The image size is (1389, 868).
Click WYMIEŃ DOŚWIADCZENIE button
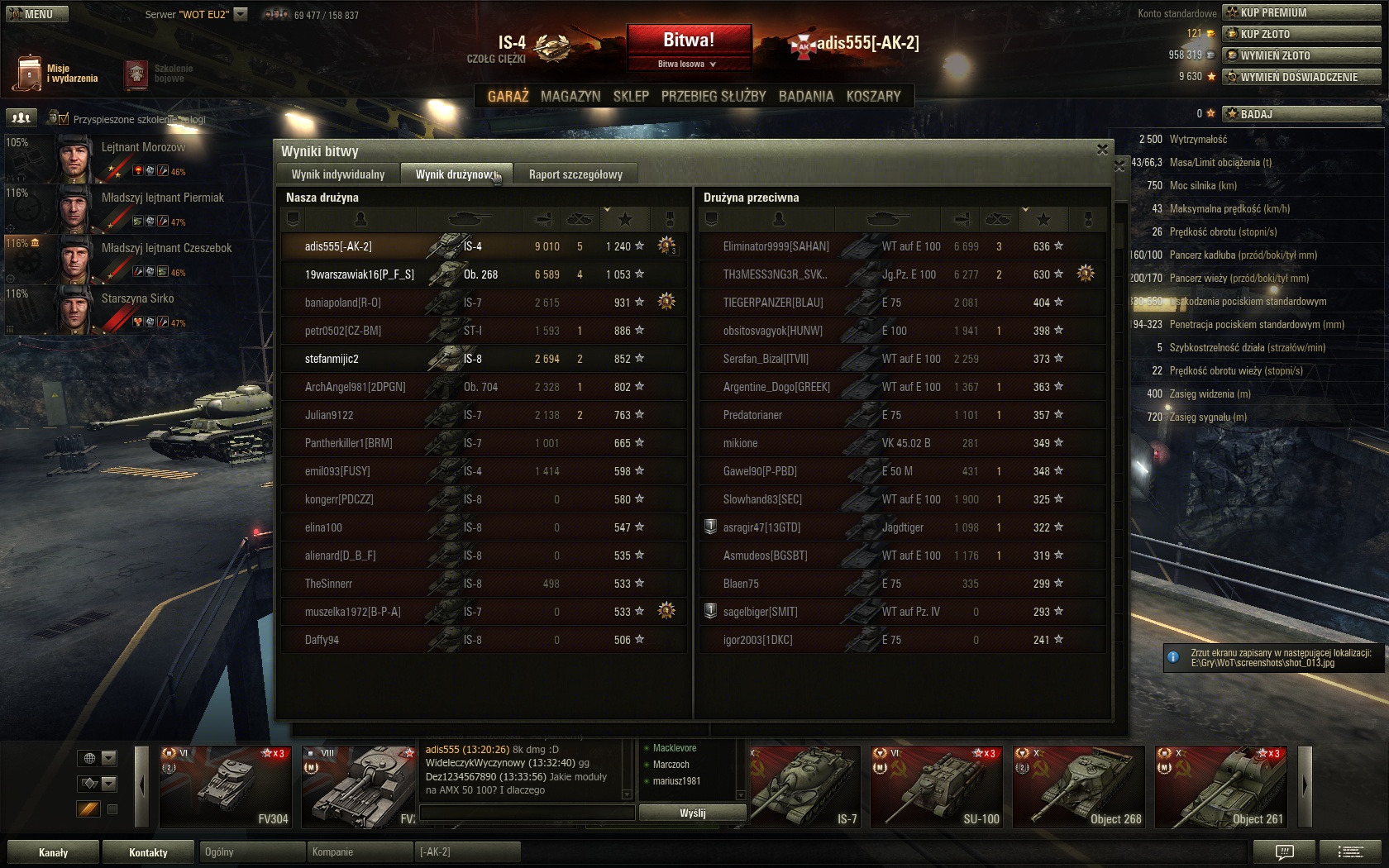[1301, 77]
